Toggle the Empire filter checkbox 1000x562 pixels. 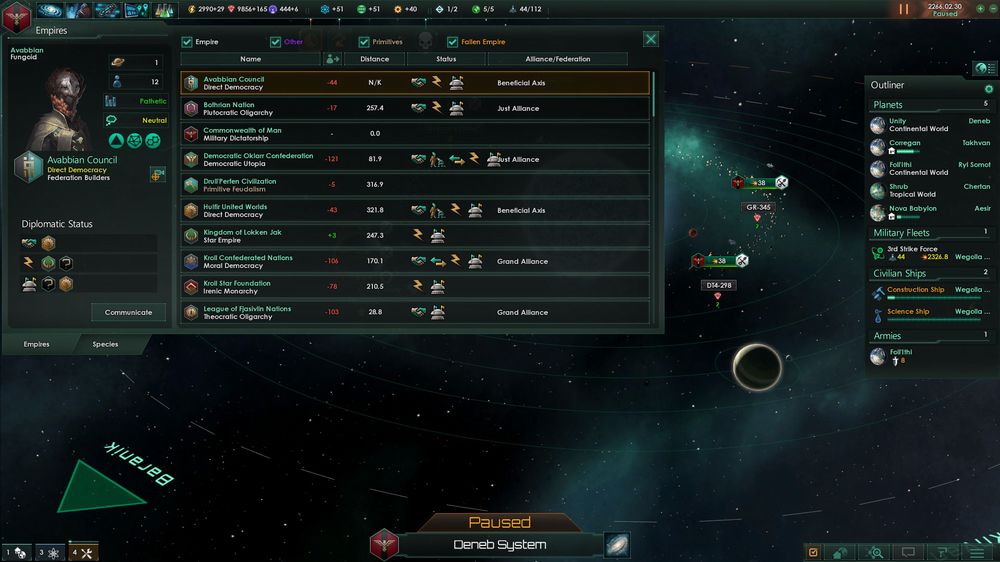[x=187, y=42]
